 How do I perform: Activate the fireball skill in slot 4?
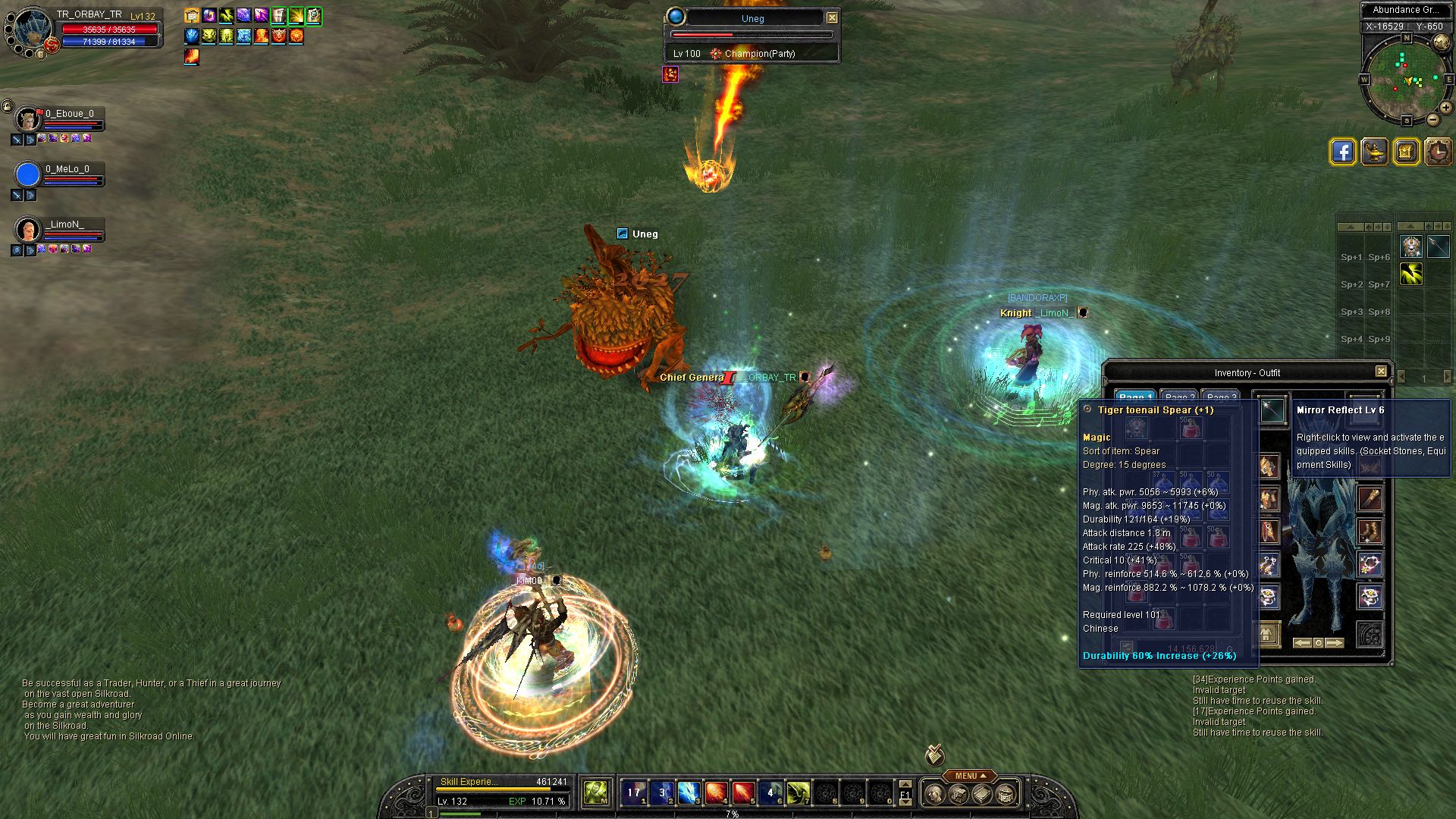click(716, 793)
